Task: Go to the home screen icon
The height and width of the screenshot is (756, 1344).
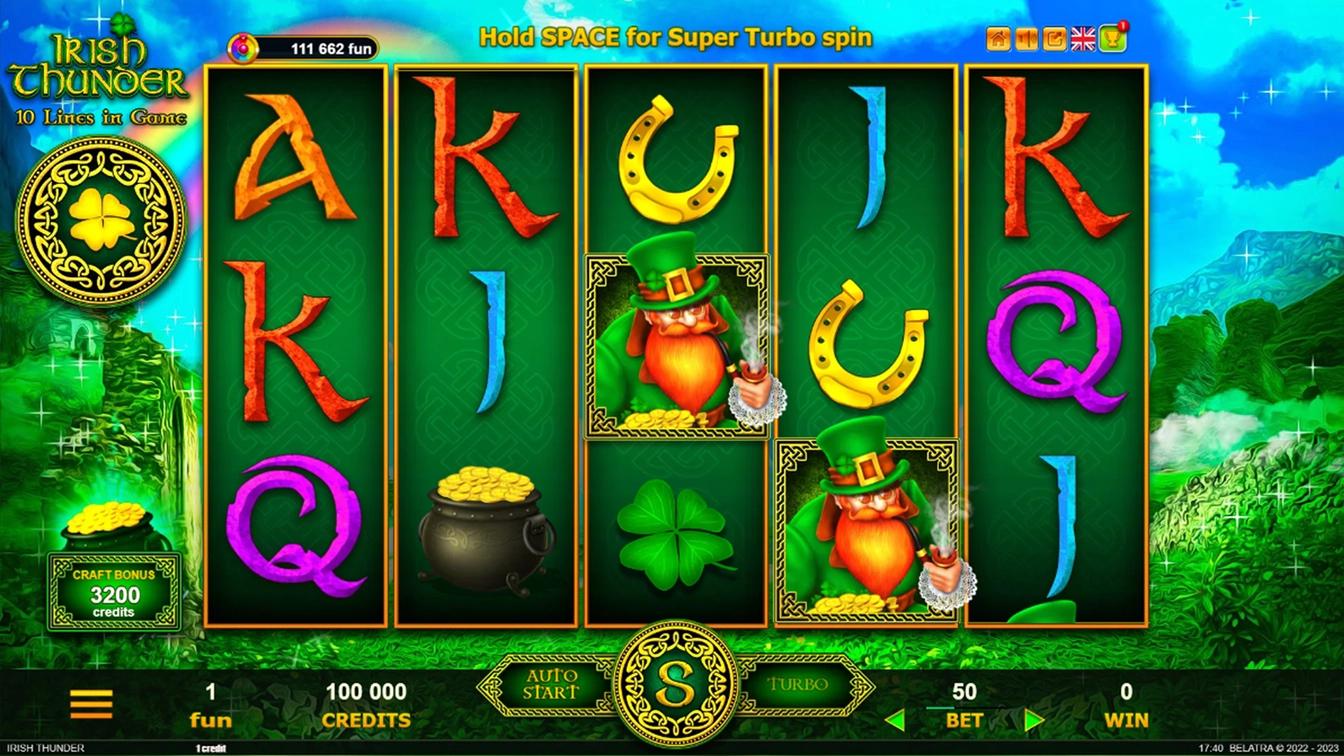Action: coord(998,39)
